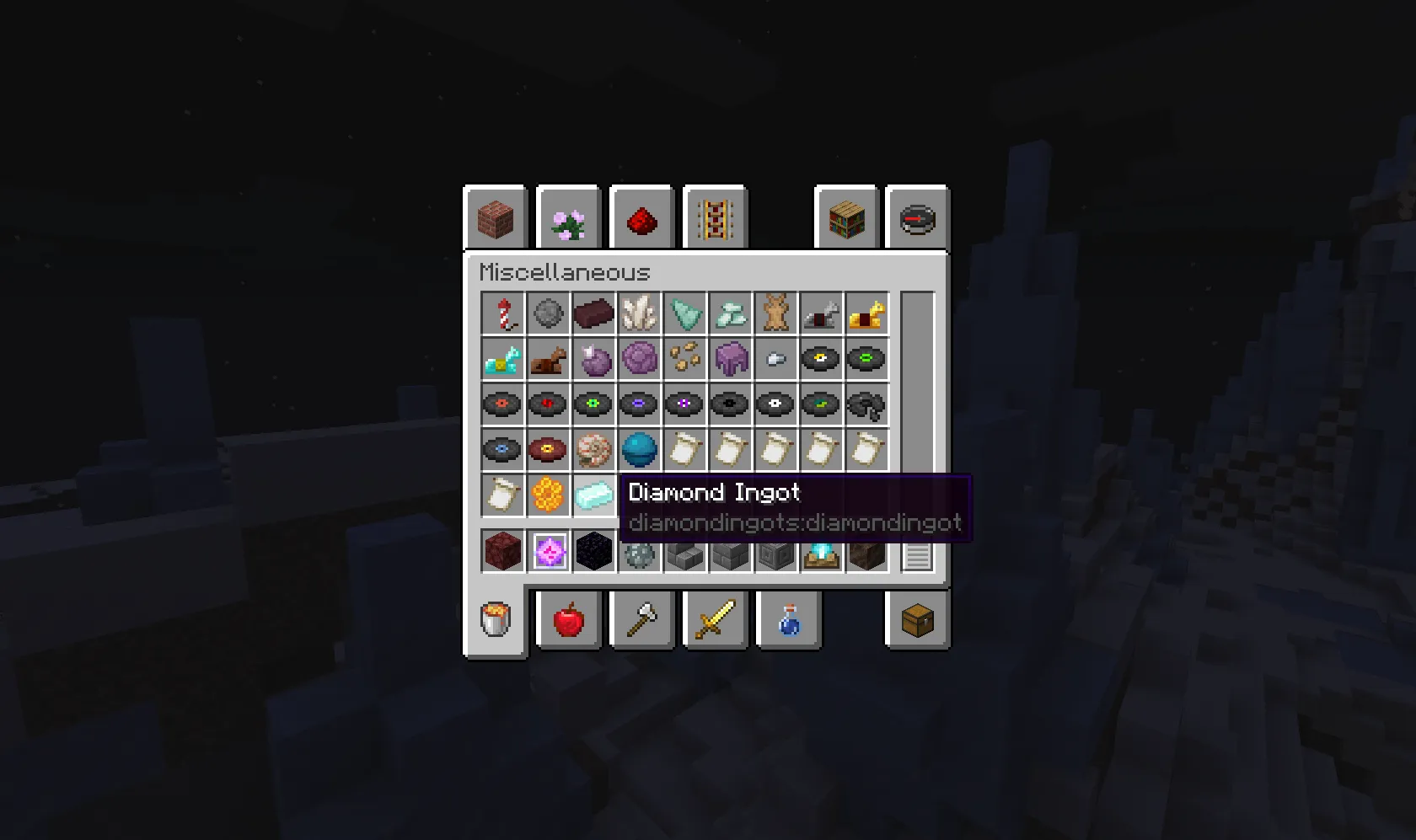The height and width of the screenshot is (840, 1416).
Task: Grab the obsidian block
Action: point(594,554)
